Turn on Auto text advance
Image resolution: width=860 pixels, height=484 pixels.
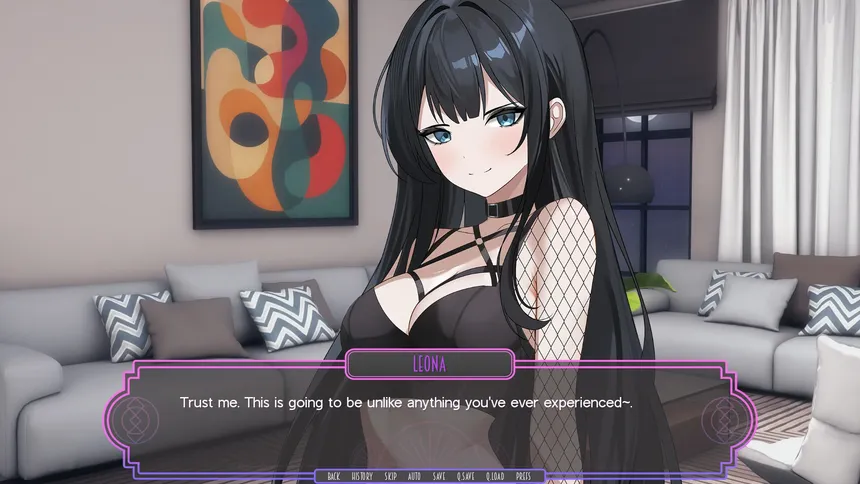(414, 476)
